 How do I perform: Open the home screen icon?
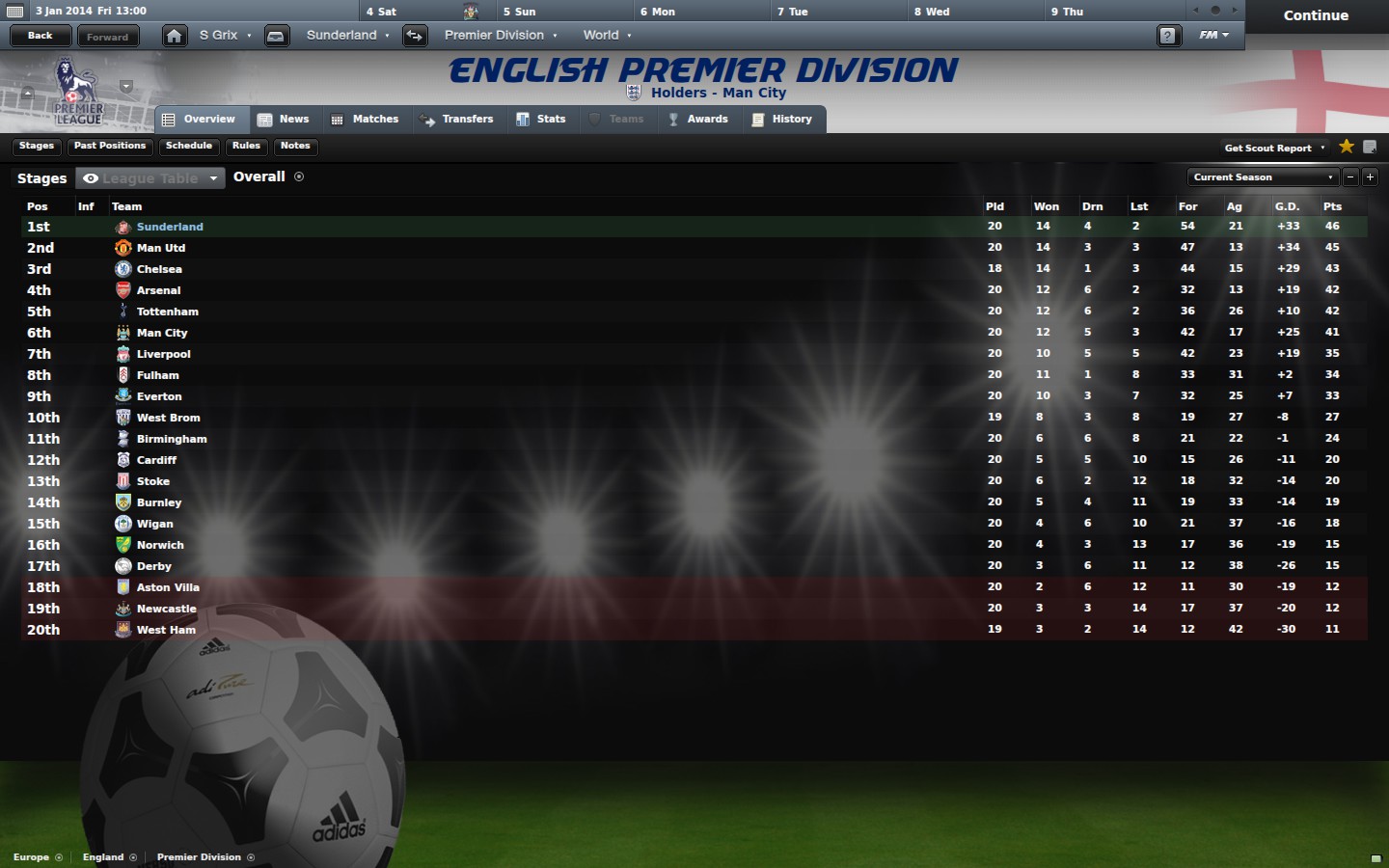[x=174, y=36]
